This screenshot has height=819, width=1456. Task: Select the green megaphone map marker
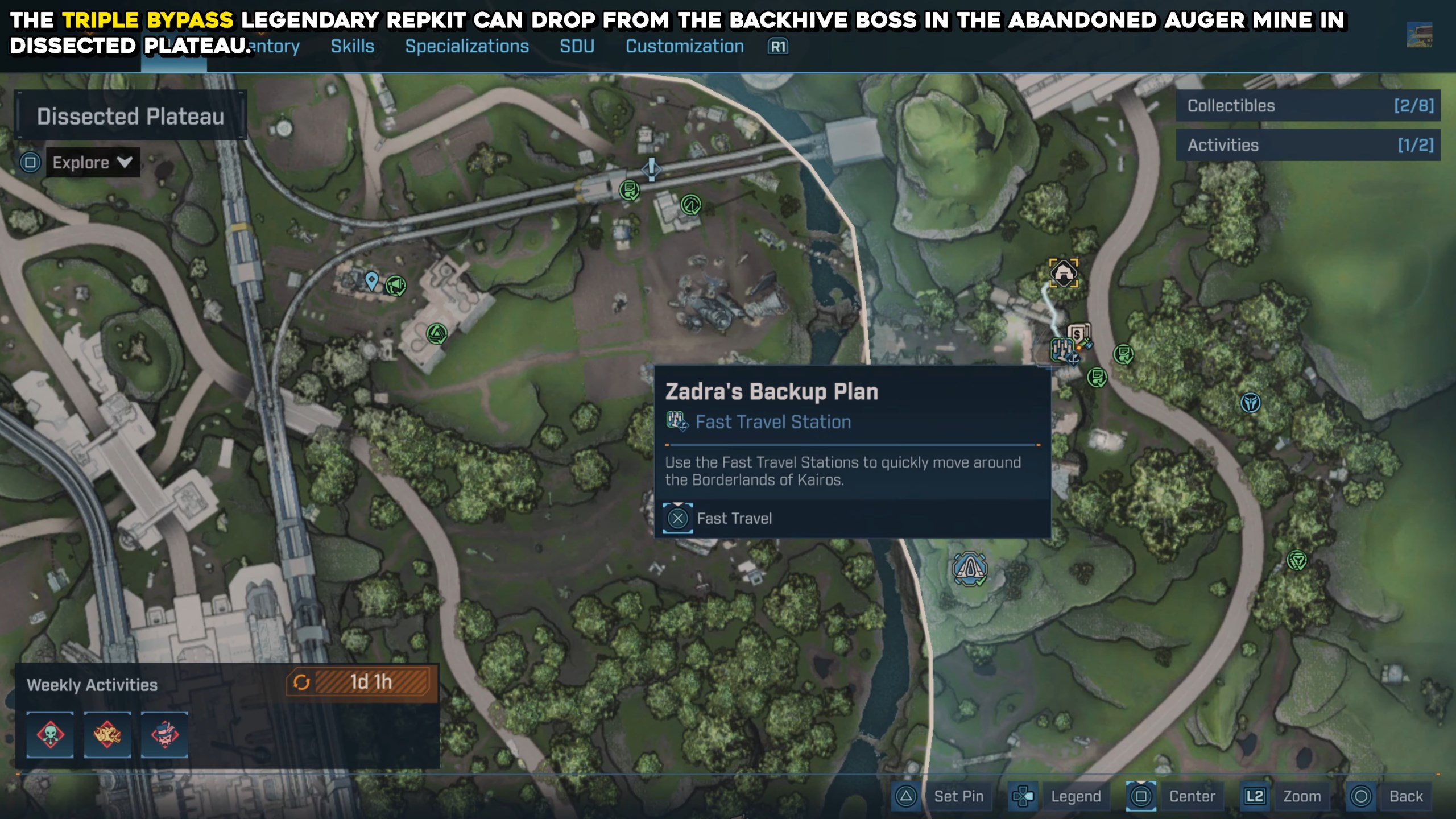pyautogui.click(x=396, y=285)
